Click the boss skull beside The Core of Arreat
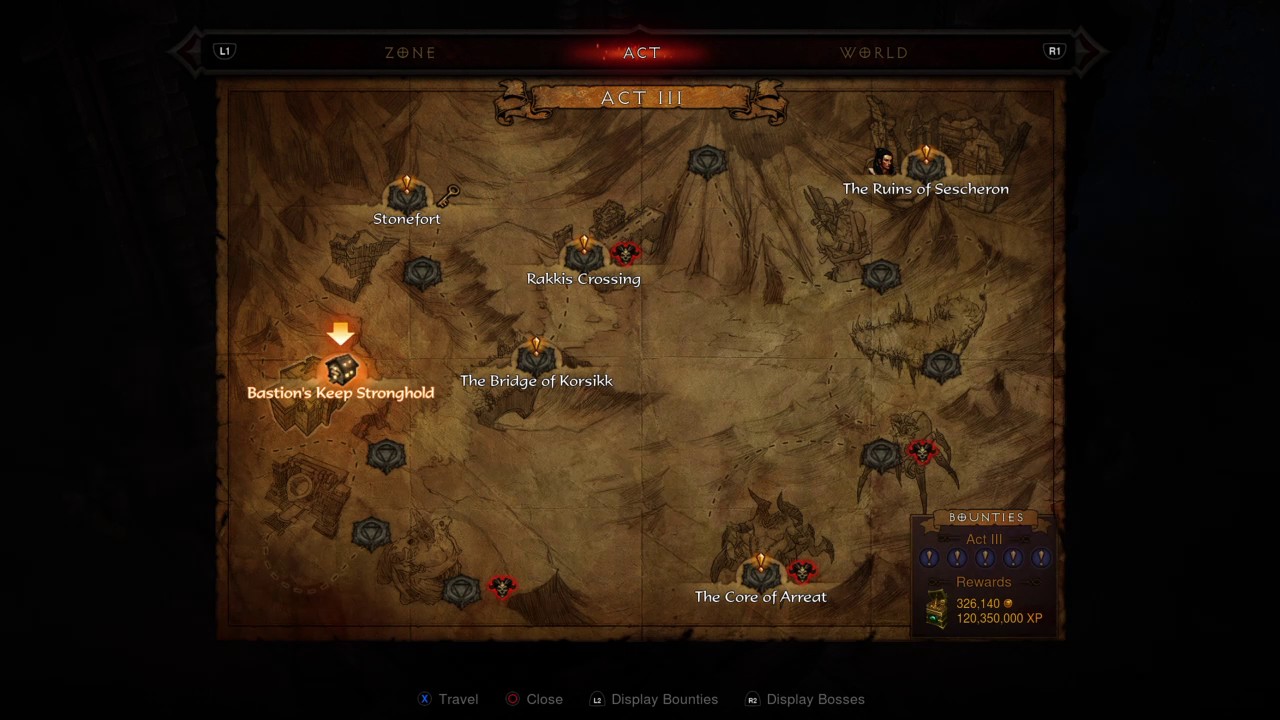 [x=801, y=572]
